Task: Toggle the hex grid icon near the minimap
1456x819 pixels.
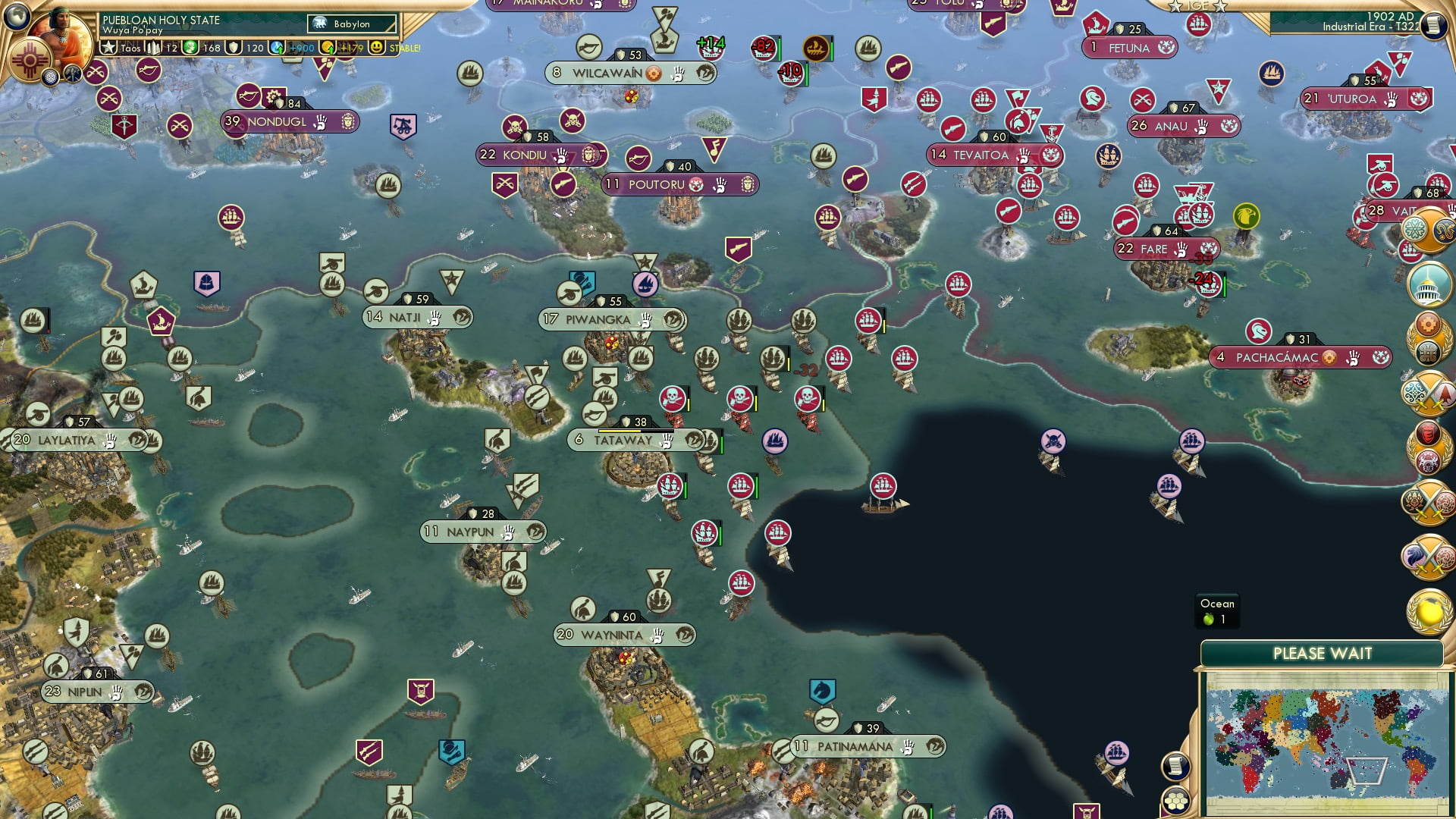Action: click(1176, 801)
